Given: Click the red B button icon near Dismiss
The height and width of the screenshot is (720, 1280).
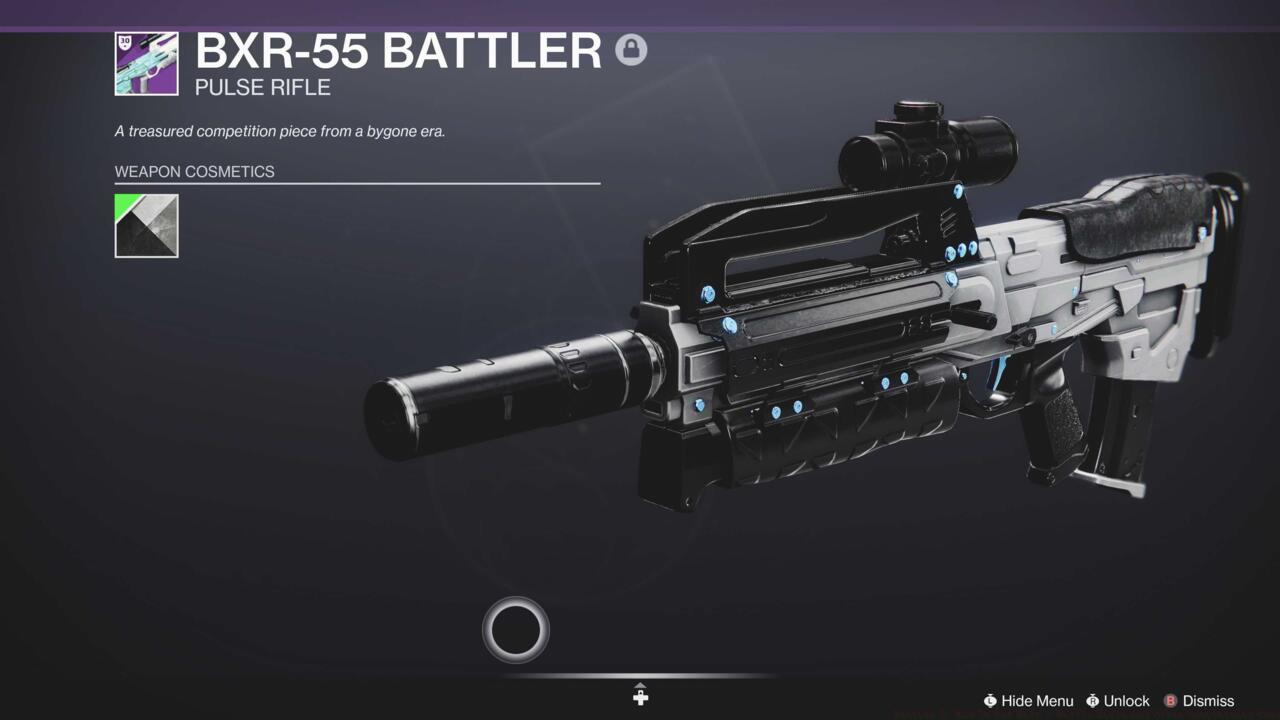Looking at the screenshot, I should (1171, 701).
